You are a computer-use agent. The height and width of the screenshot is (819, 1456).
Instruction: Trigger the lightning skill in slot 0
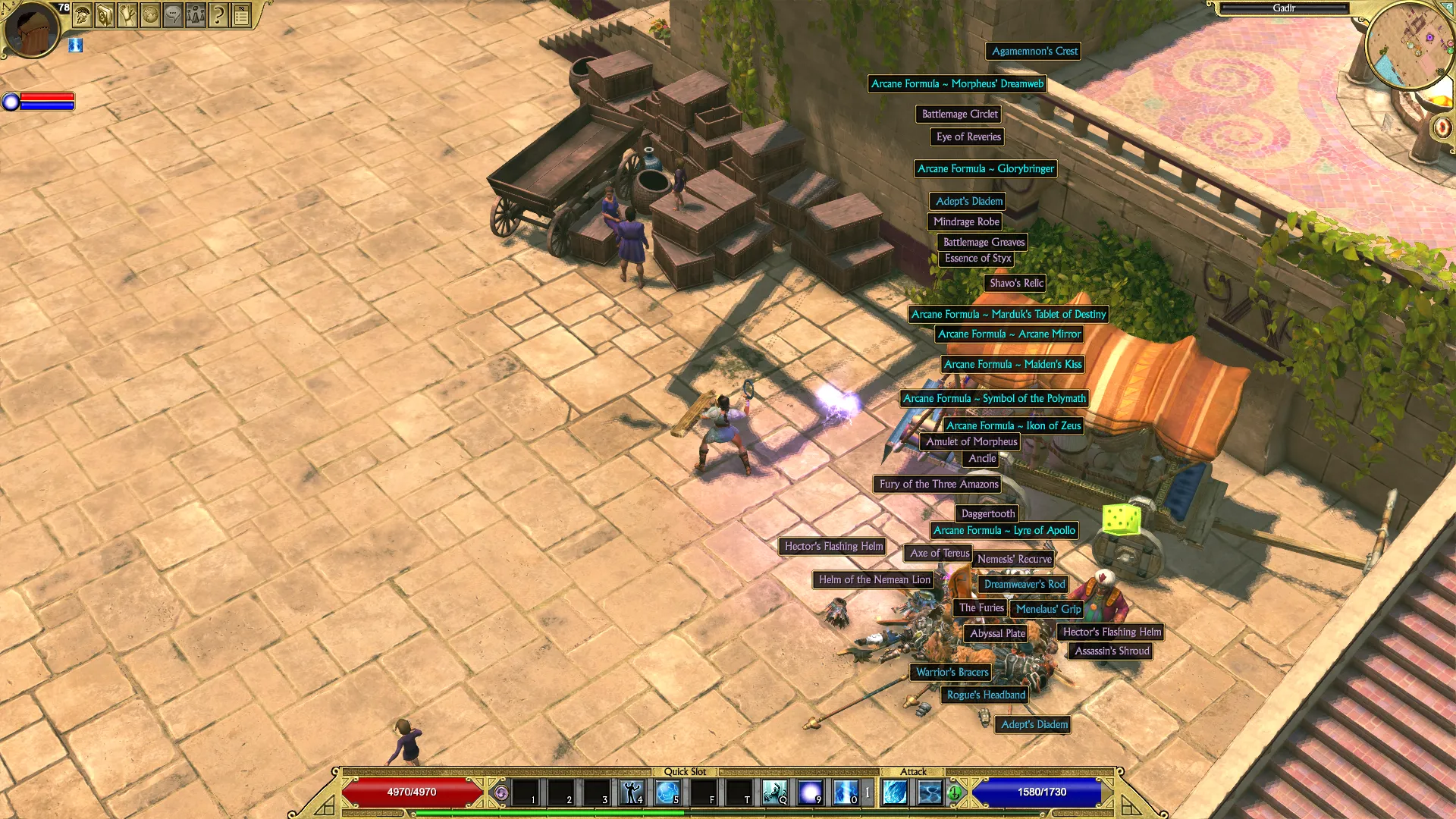[846, 792]
